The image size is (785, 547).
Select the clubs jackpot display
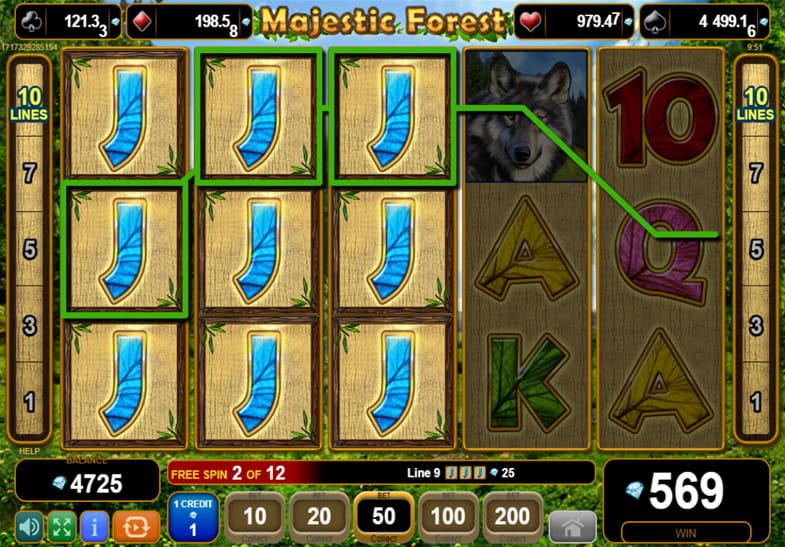tap(69, 21)
